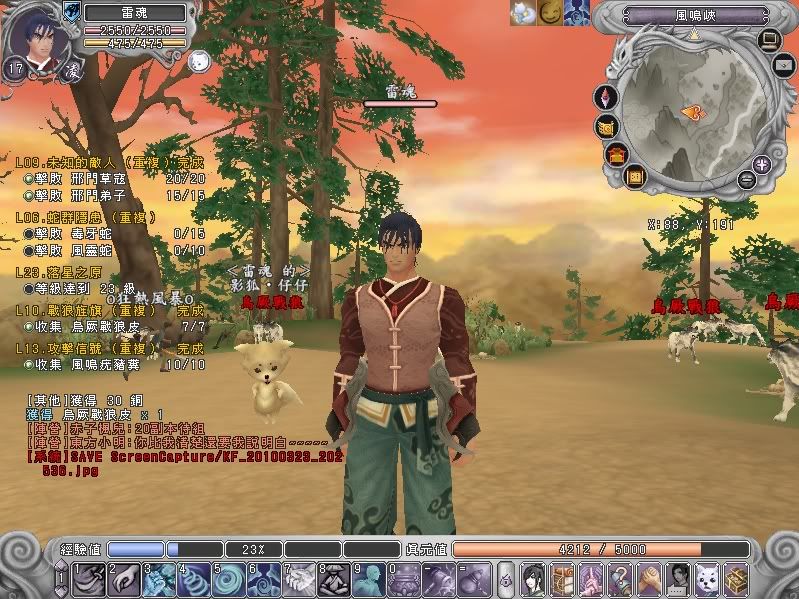The width and height of the screenshot is (799, 599).
Task: Use the bell item in the hotbar
Action: [440, 578]
